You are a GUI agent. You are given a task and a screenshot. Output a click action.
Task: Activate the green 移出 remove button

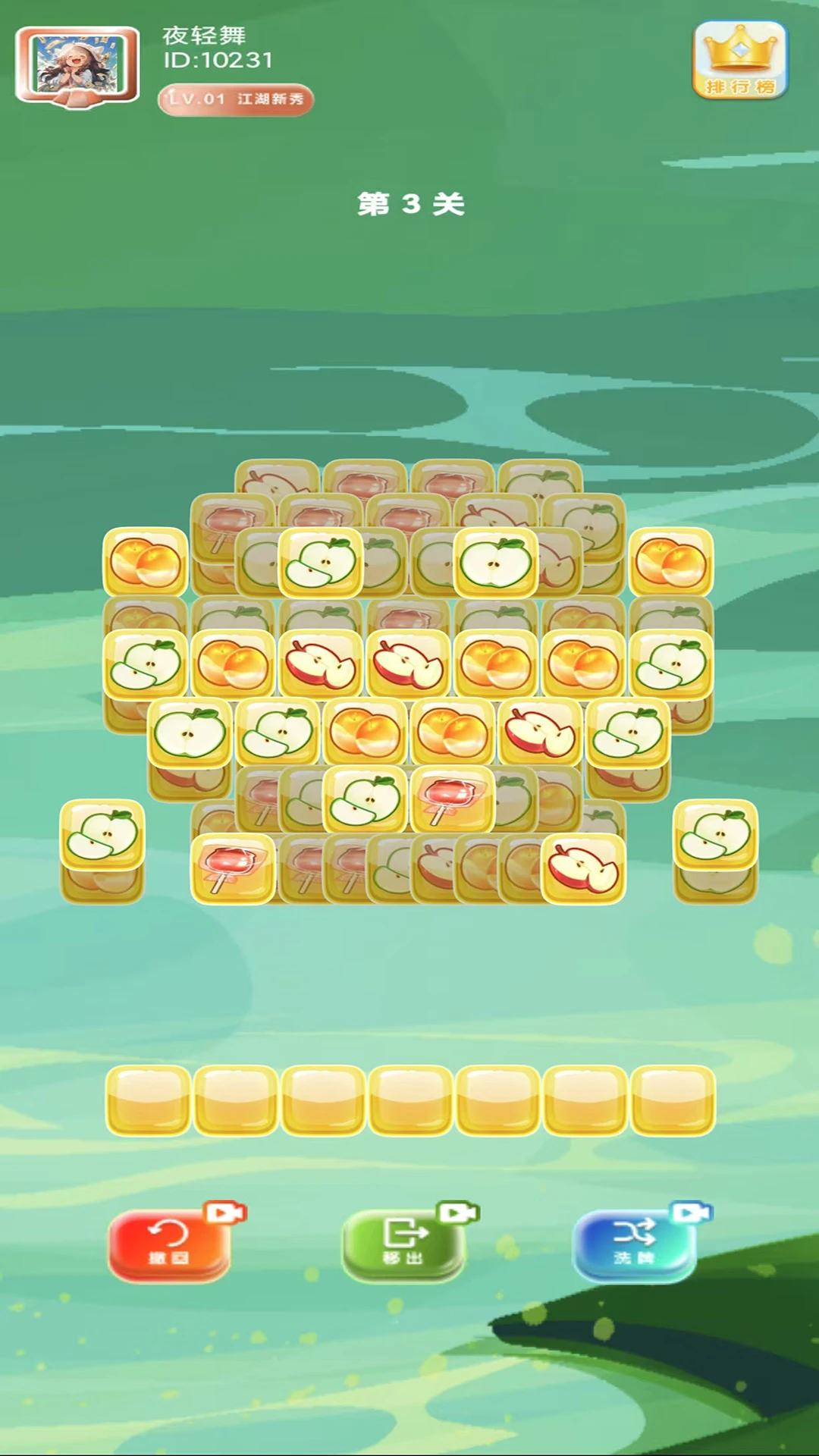403,1244
